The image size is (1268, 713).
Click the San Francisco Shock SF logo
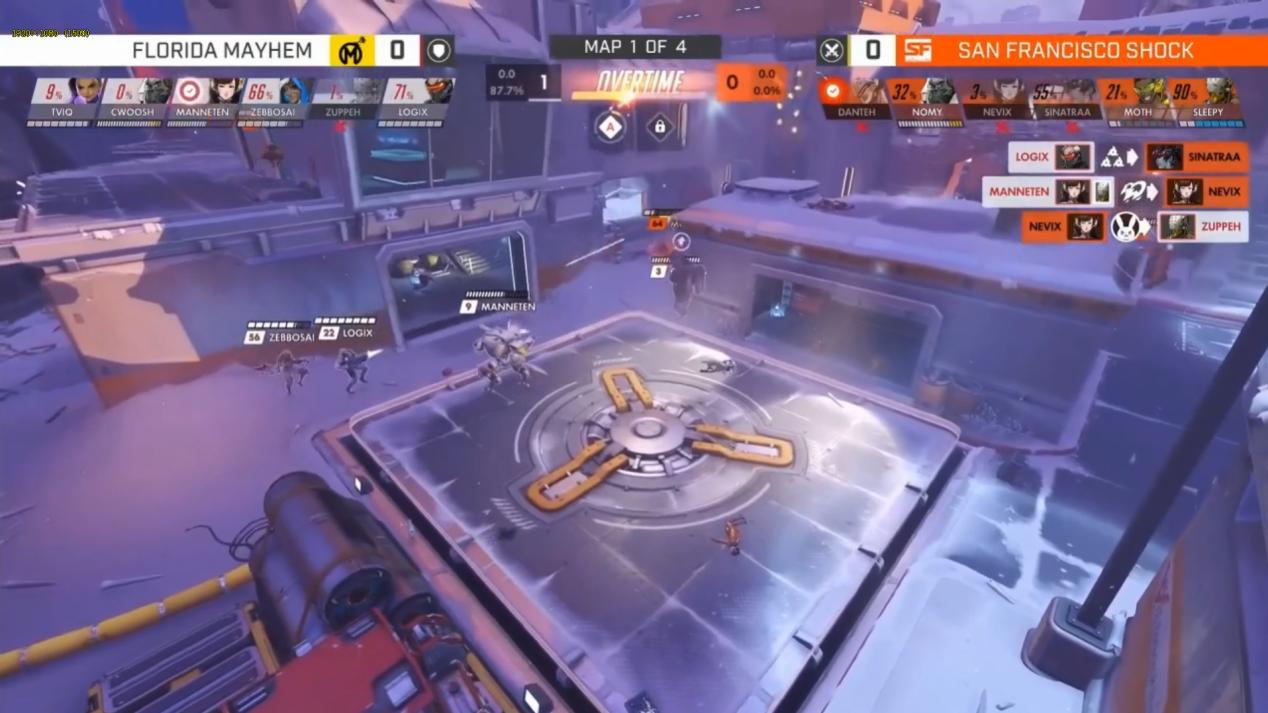917,50
